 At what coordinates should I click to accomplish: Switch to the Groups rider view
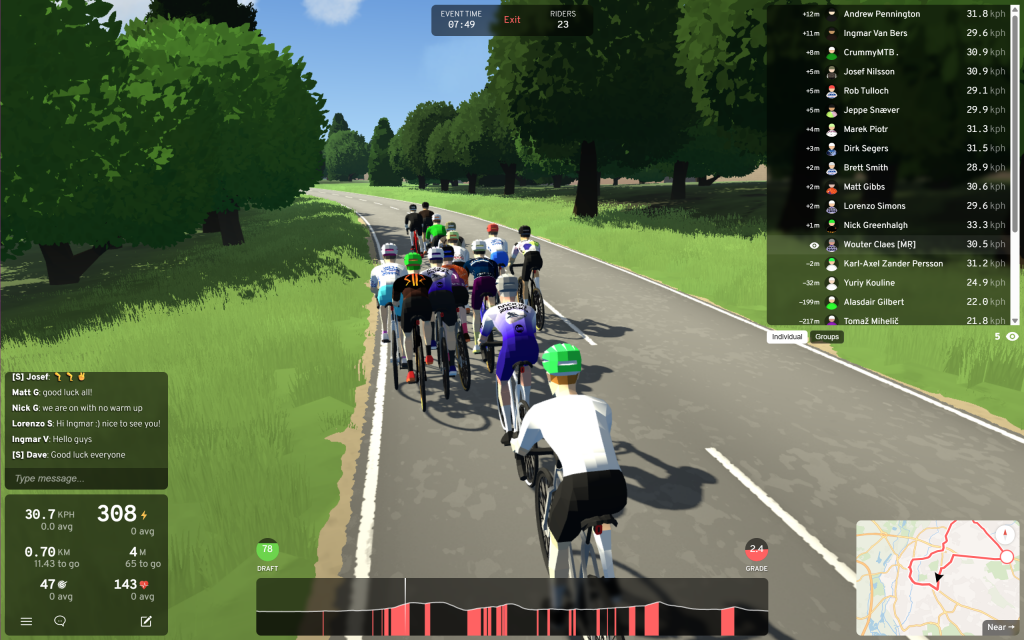coord(827,337)
